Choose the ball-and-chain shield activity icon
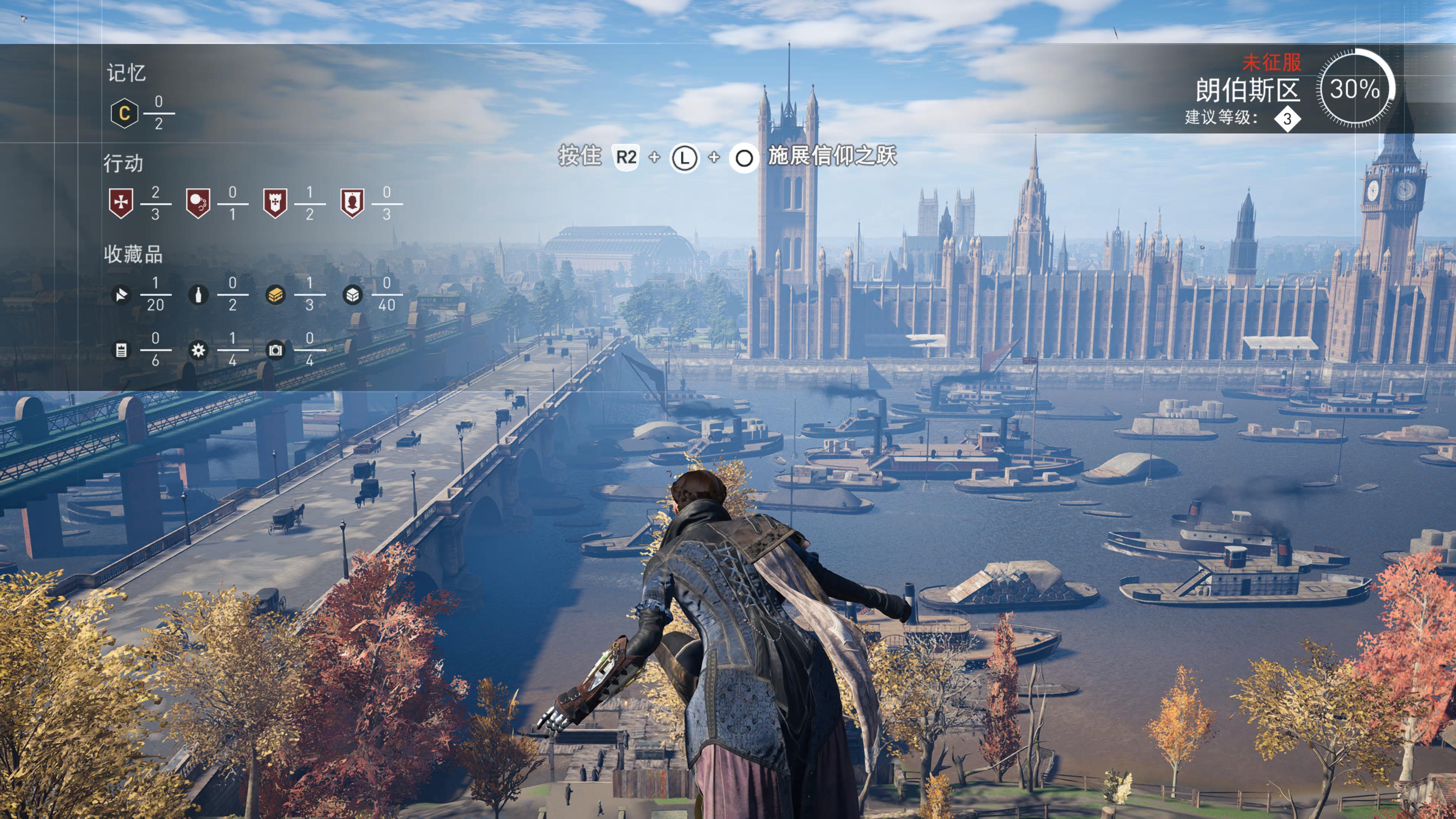The image size is (1456, 819). pyautogui.click(x=198, y=203)
